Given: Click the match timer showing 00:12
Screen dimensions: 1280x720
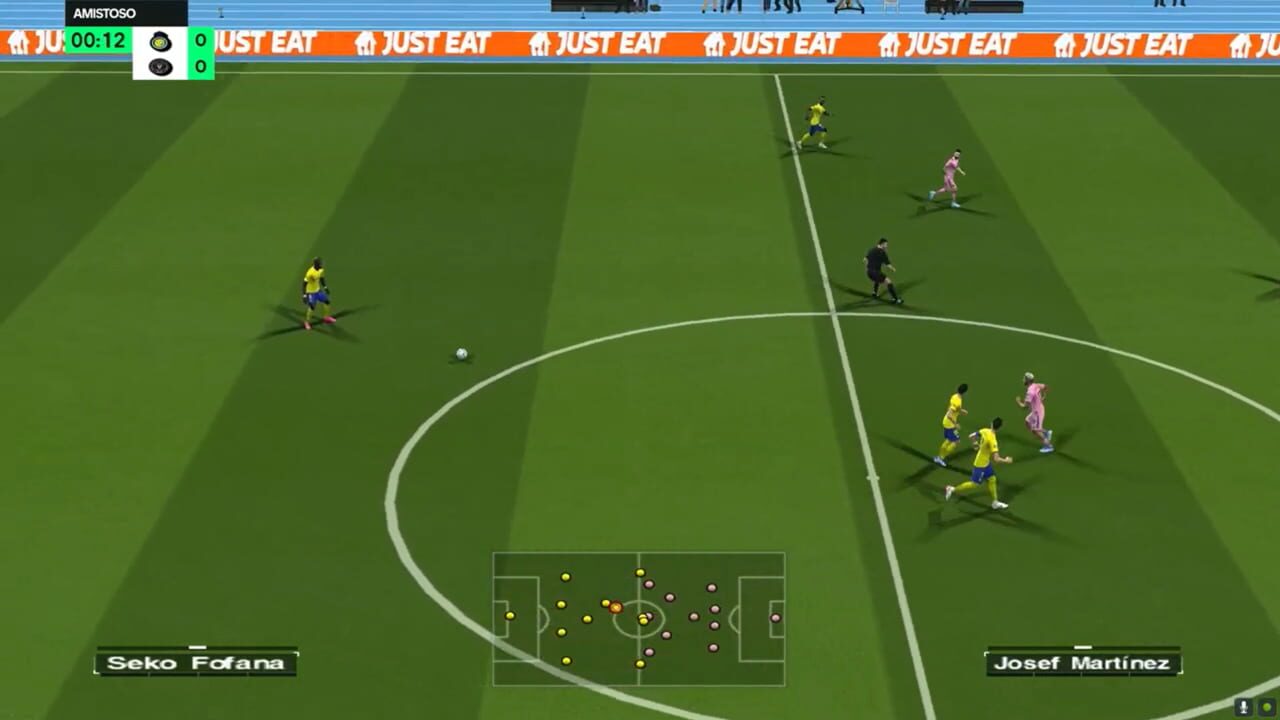Looking at the screenshot, I should pos(100,41).
